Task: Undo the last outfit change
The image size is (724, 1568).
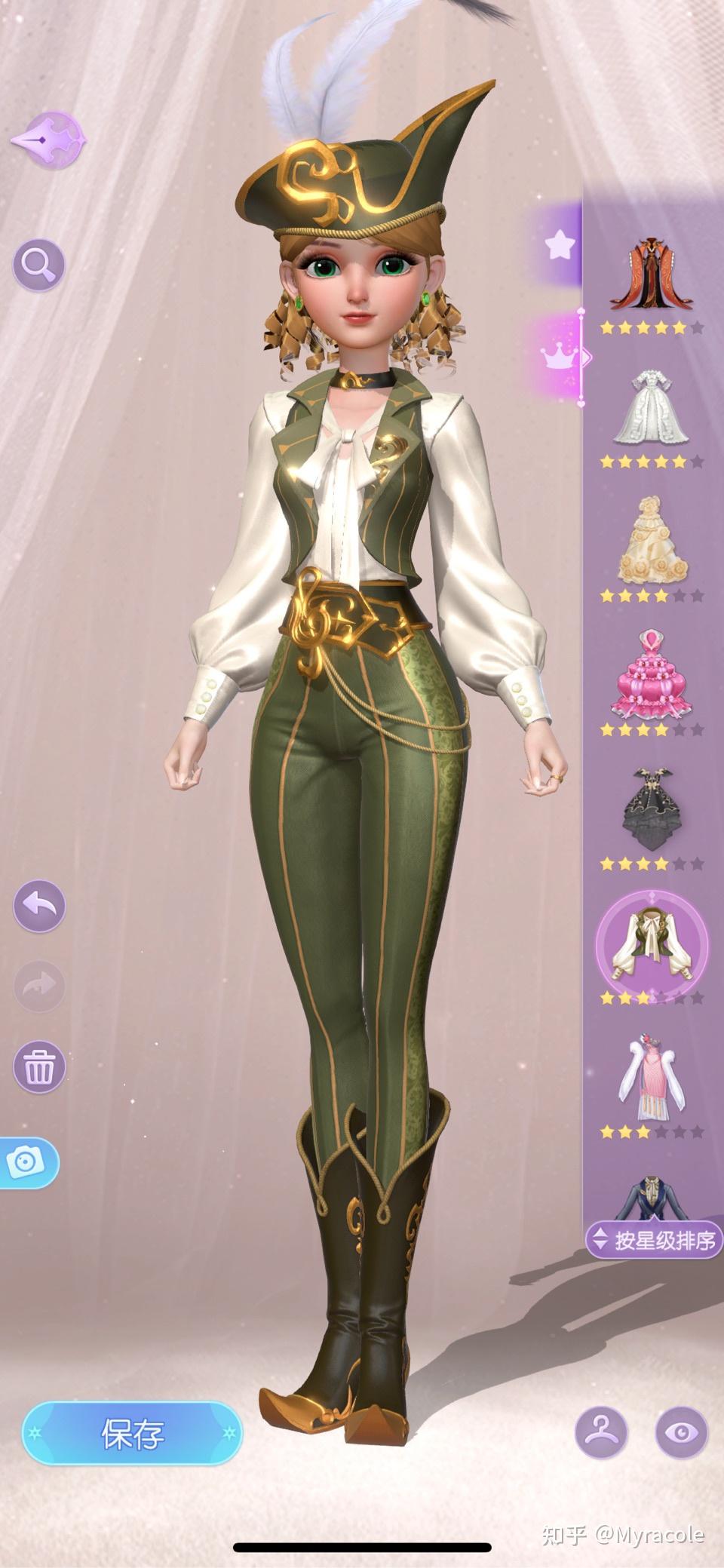Action: point(39,905)
